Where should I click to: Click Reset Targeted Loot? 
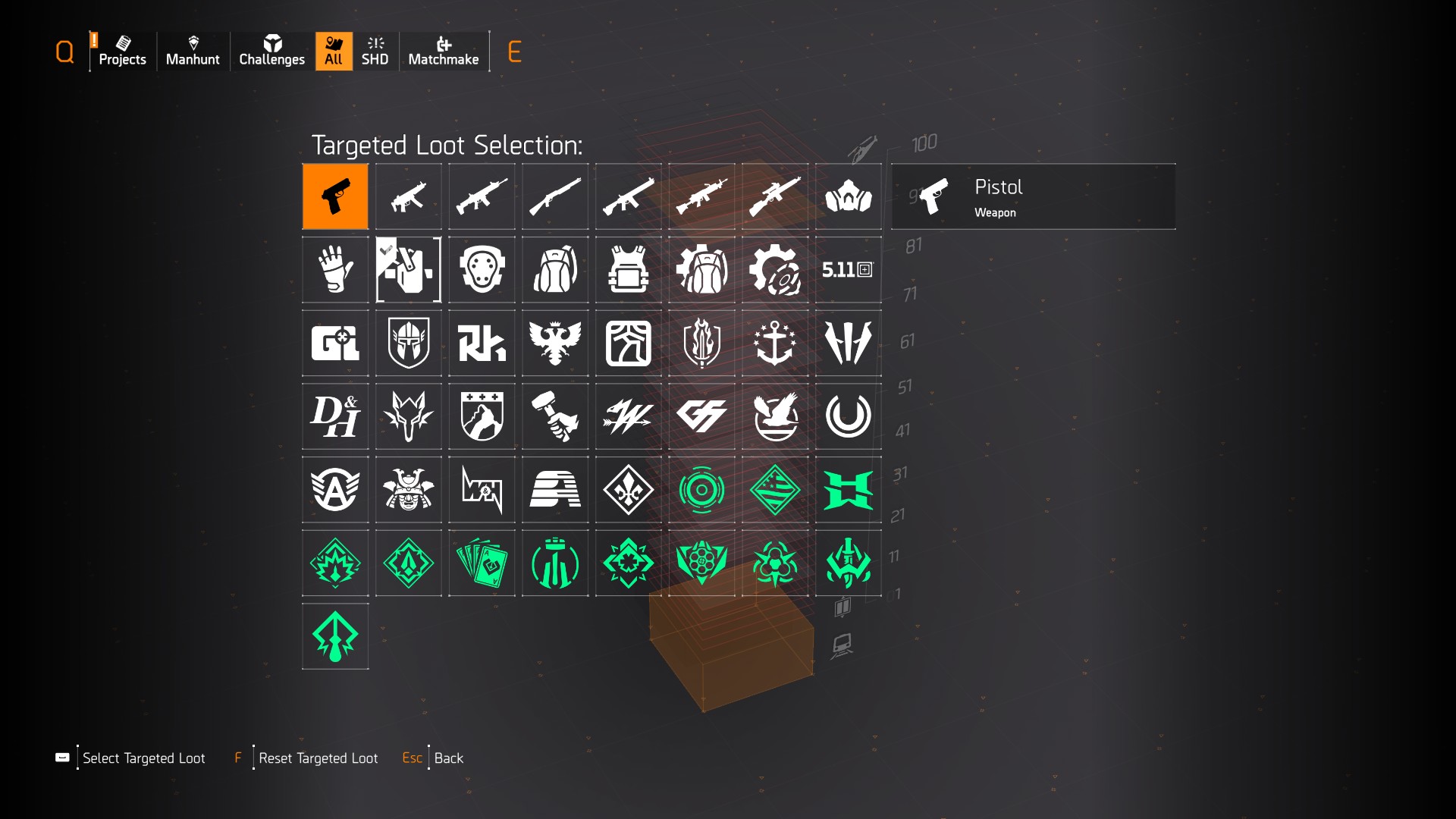click(x=318, y=758)
